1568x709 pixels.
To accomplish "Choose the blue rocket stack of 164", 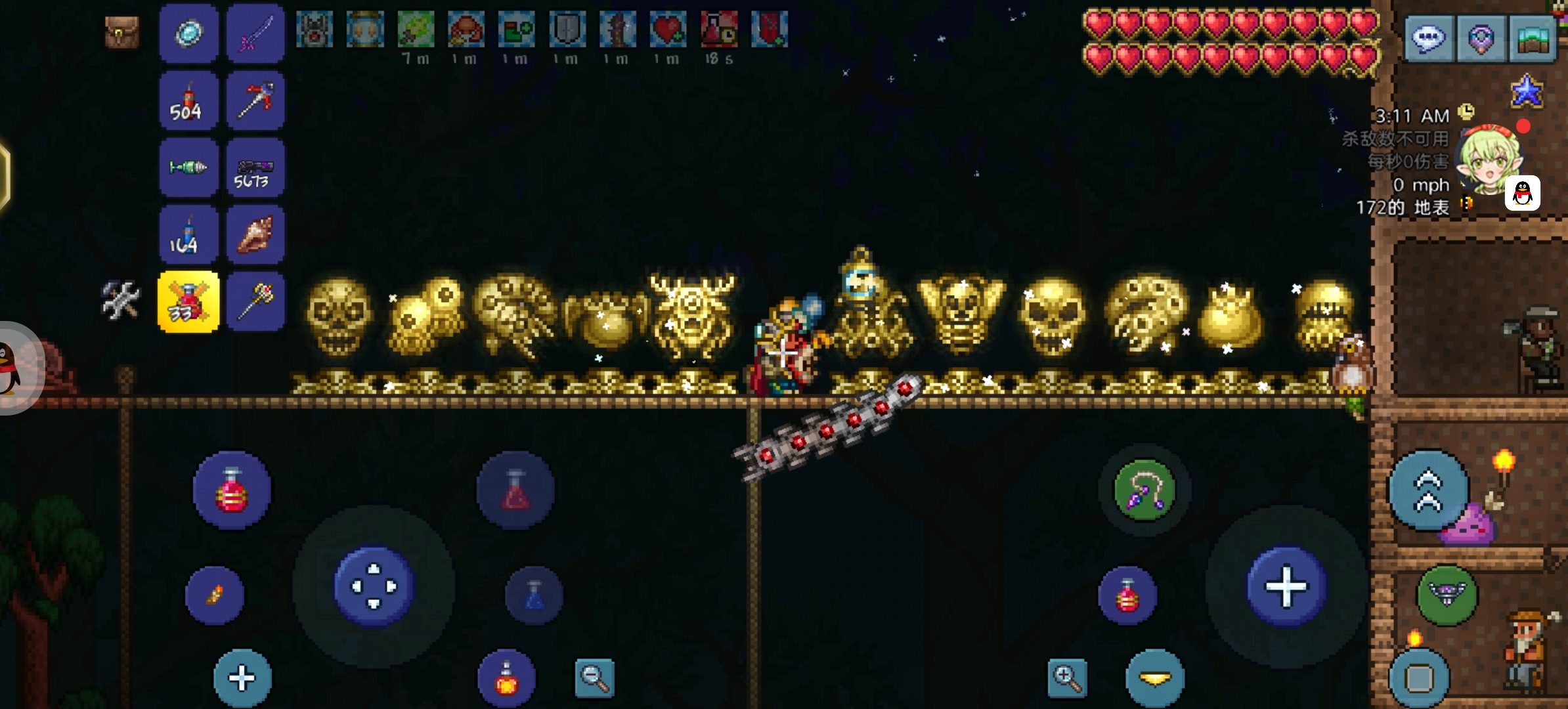I will [188, 235].
